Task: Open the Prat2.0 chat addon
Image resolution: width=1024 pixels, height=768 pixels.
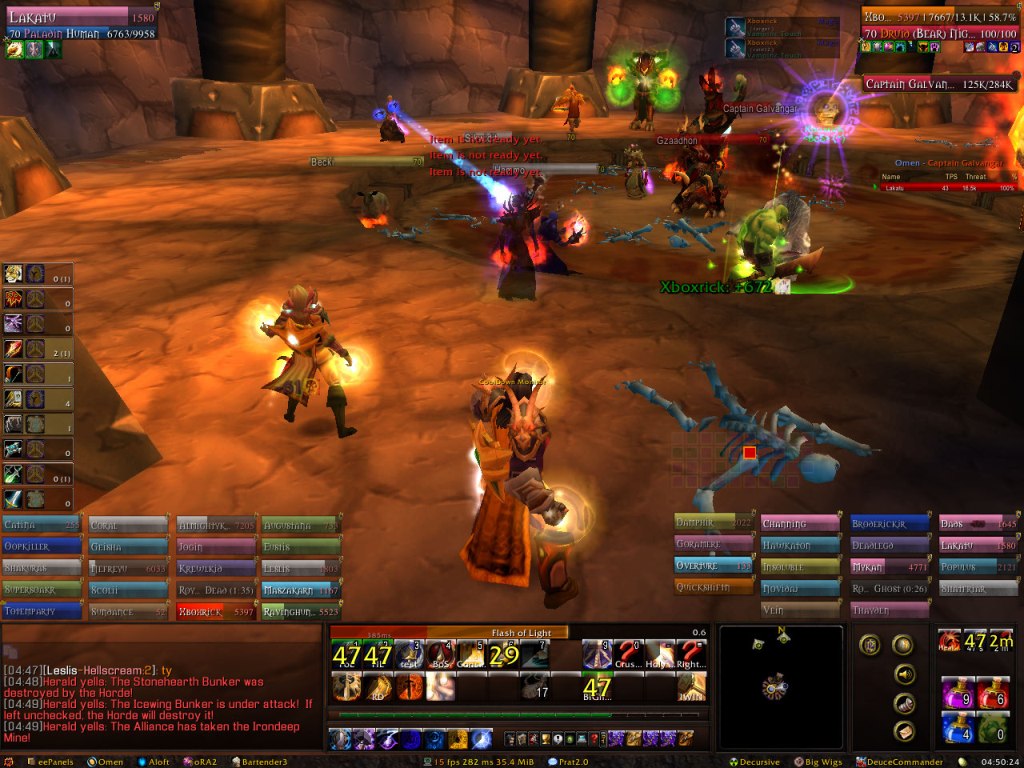Action: click(x=578, y=762)
